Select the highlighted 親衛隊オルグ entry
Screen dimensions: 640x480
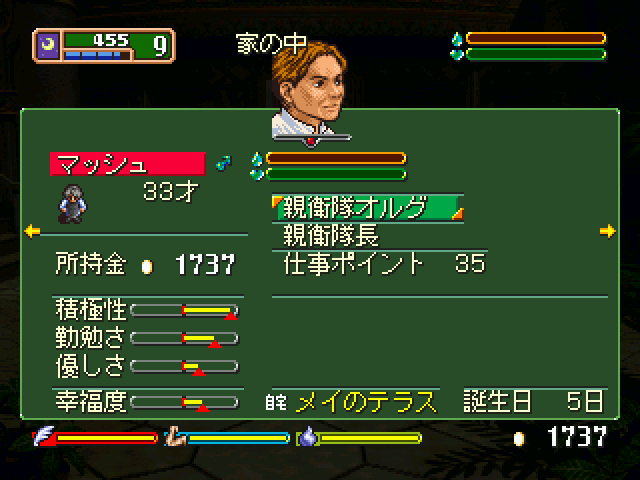click(368, 207)
